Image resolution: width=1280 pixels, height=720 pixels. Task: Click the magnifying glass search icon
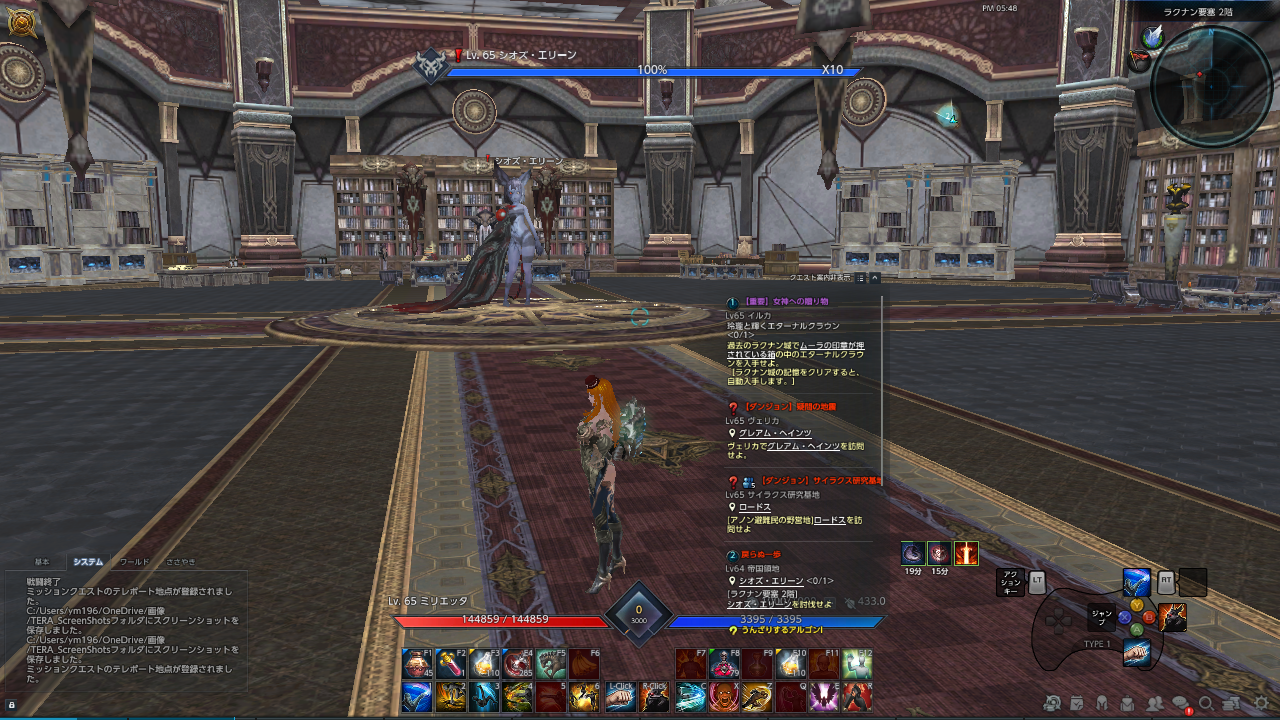(1206, 703)
